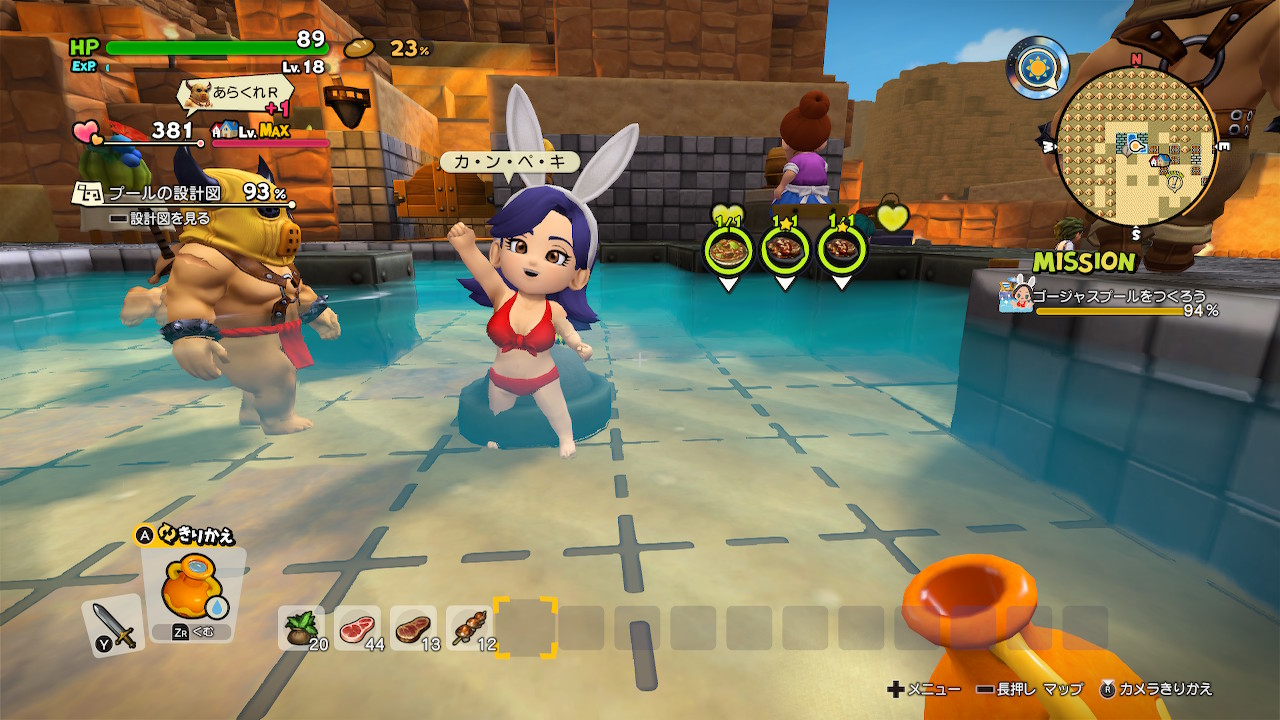This screenshot has width=1280, height=720.
Task: Pick the meat skewer hotbar slot
Action: [469, 628]
